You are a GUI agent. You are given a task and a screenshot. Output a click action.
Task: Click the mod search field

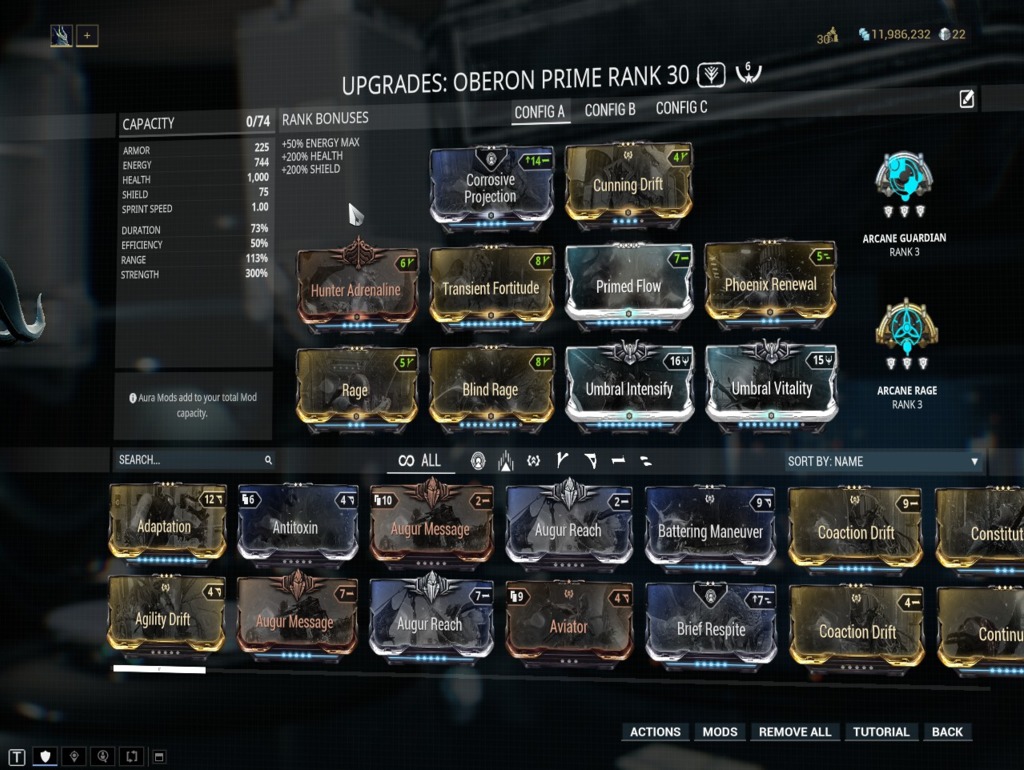(190, 460)
